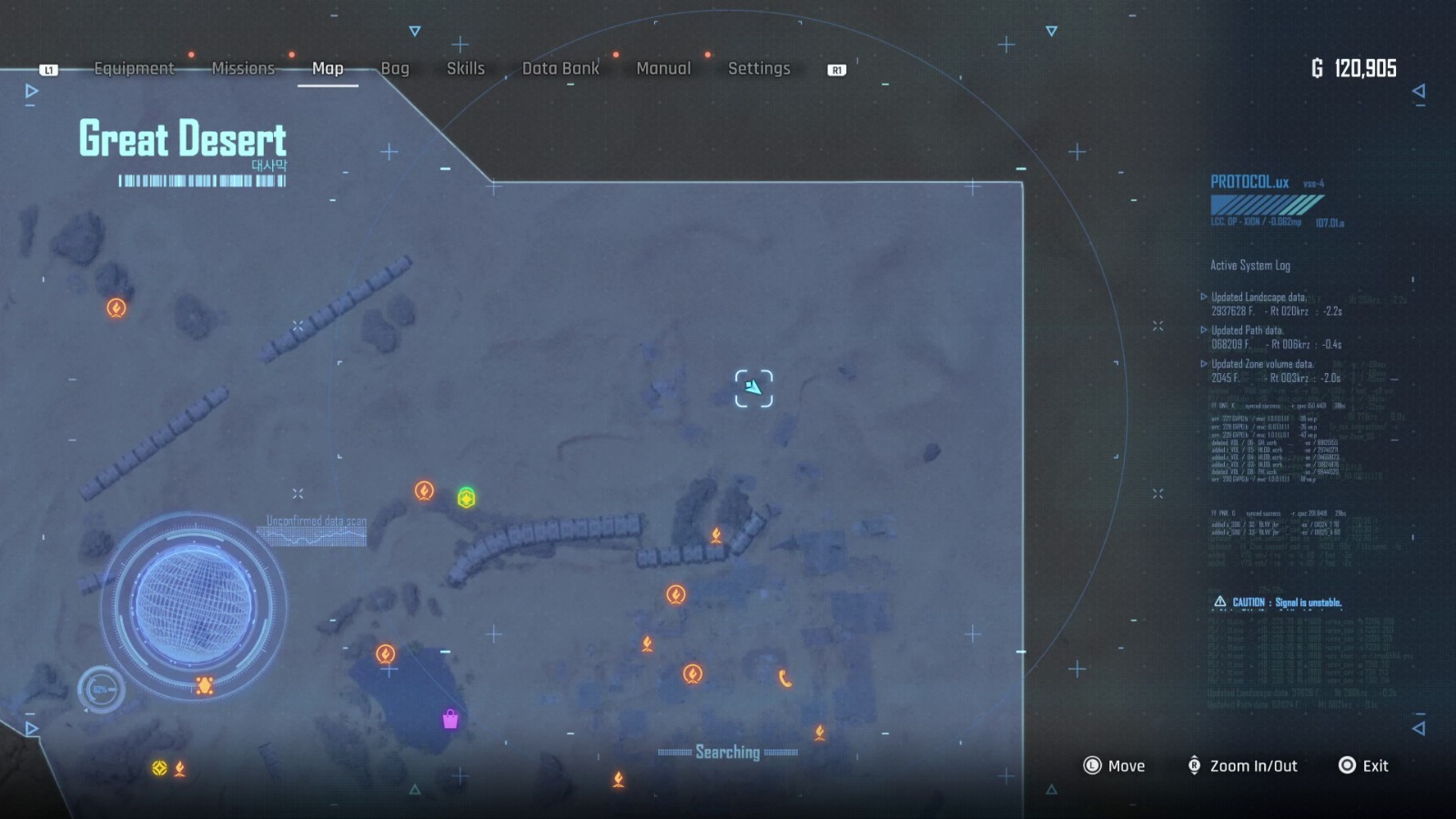Select the green supply nest marker near camps
1456x819 pixels.
[x=465, y=499]
